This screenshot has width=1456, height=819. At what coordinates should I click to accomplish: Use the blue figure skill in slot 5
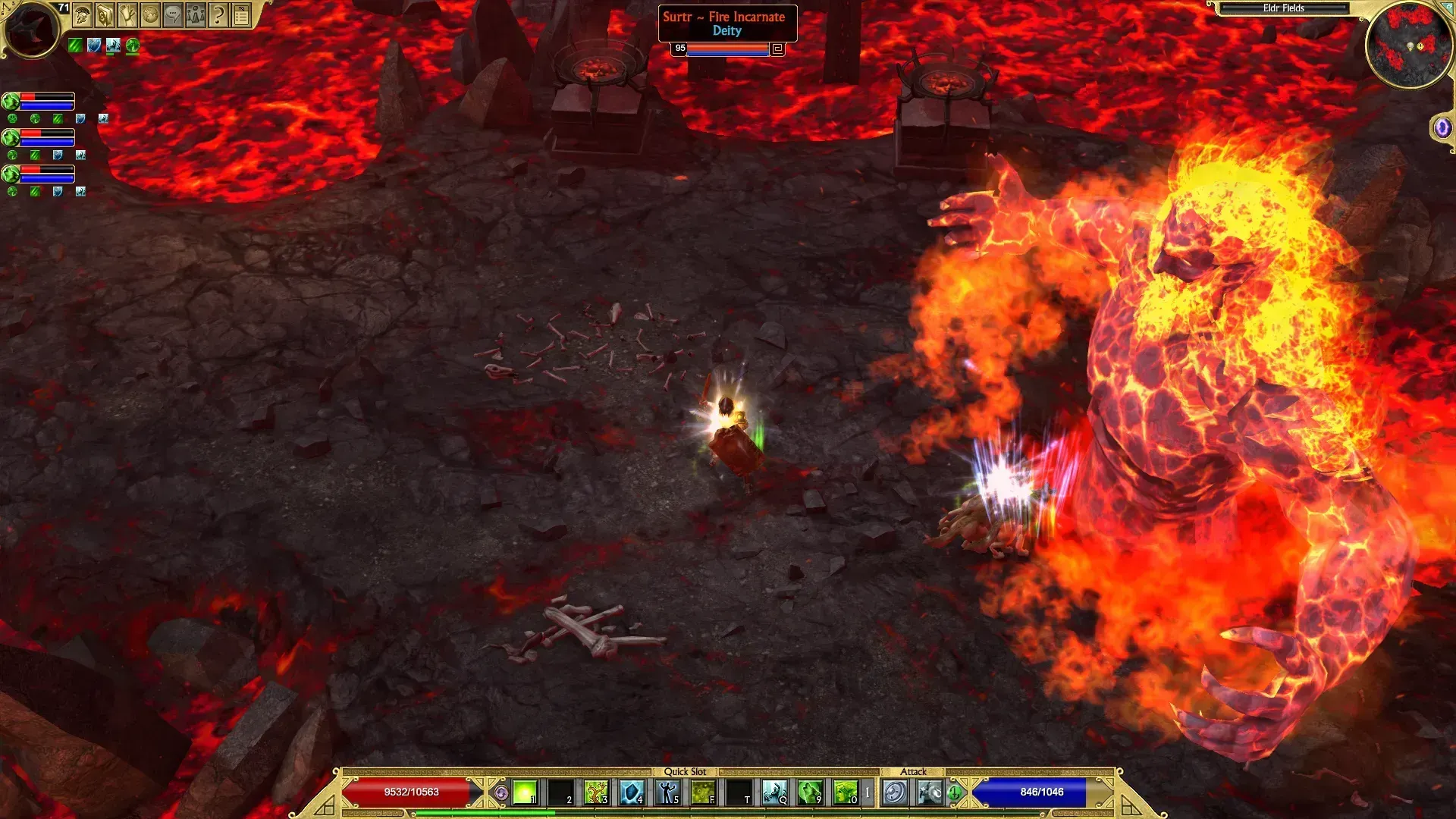pos(667,793)
